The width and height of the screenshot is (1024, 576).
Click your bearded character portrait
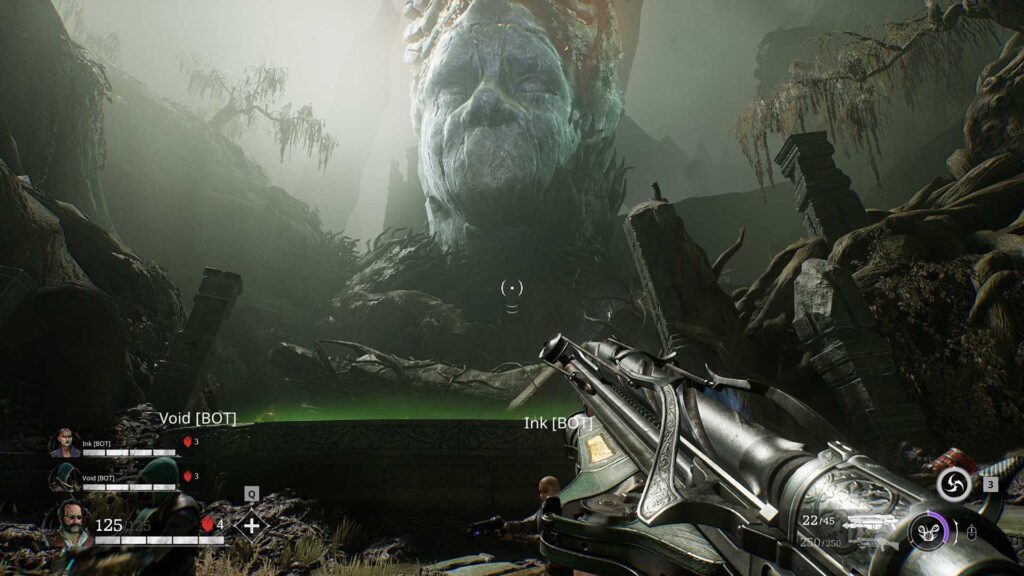point(66,524)
